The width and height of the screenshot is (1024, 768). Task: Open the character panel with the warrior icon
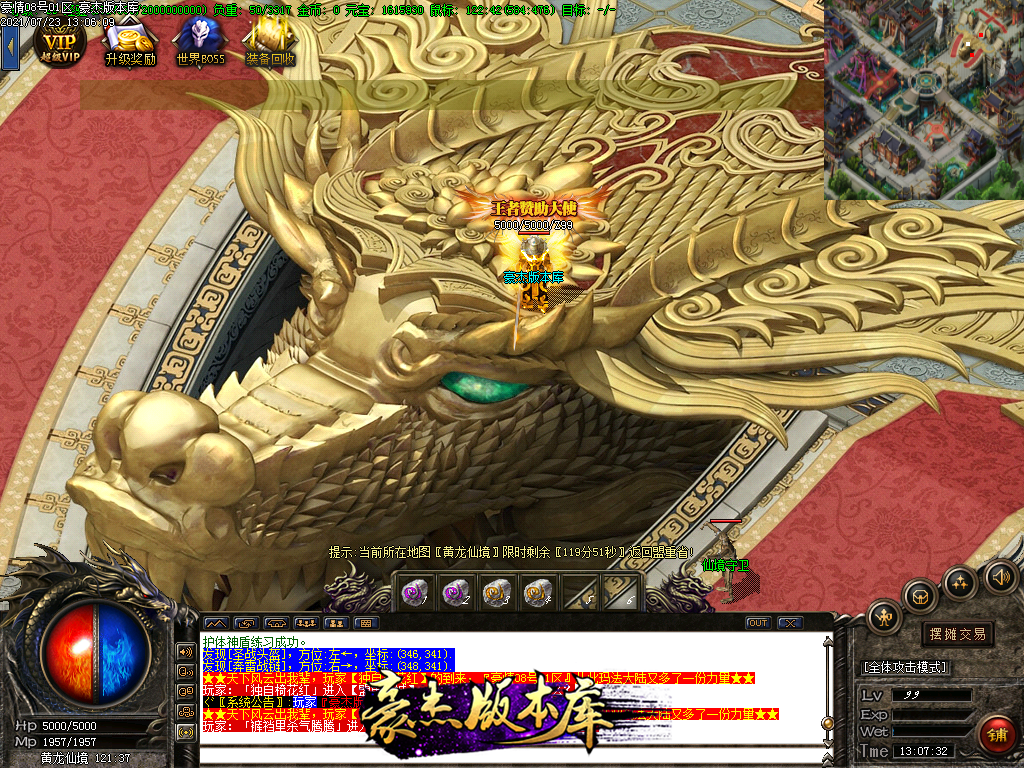[884, 616]
